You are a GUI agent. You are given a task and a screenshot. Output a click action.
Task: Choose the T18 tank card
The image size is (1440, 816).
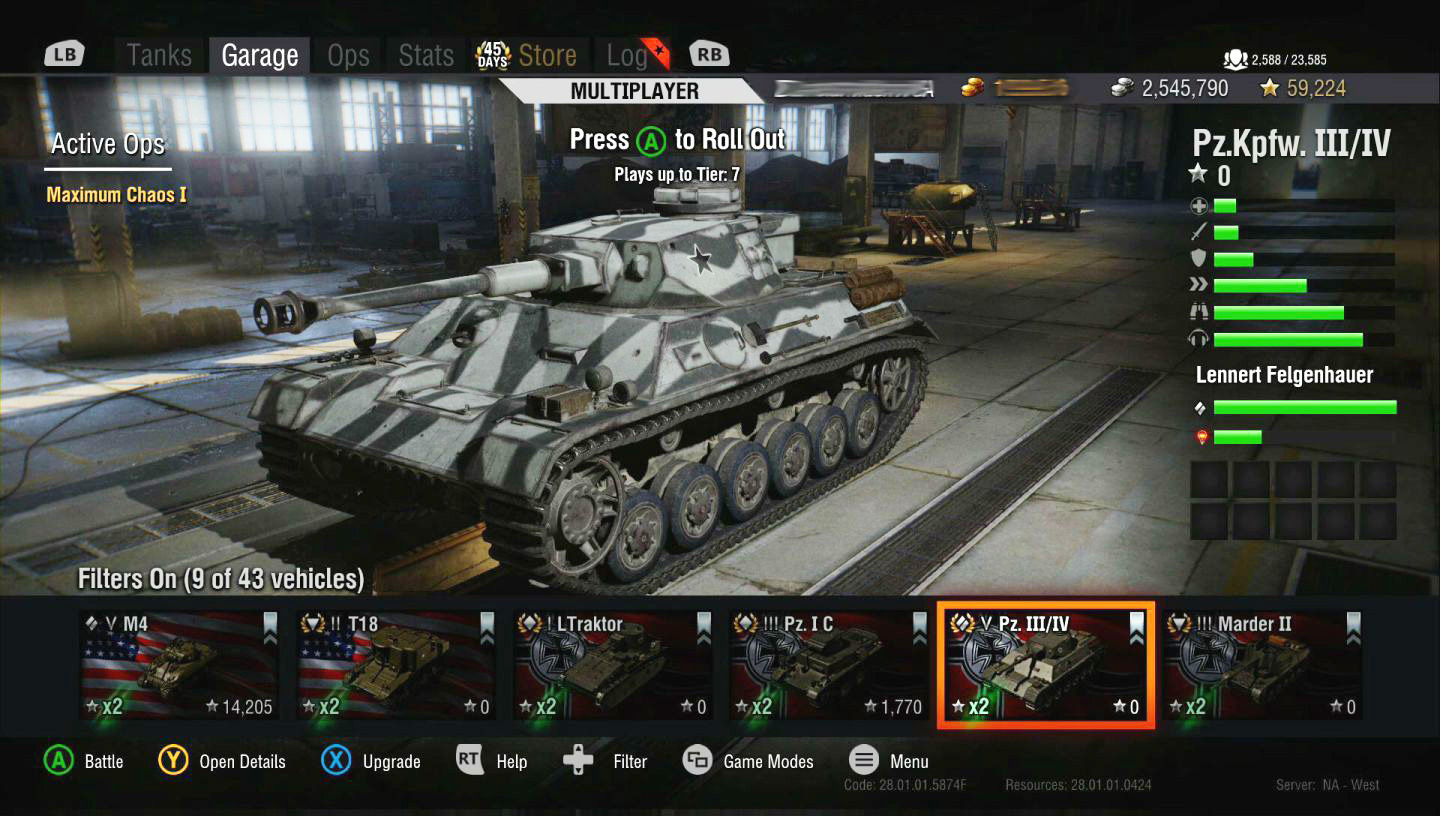coord(396,665)
